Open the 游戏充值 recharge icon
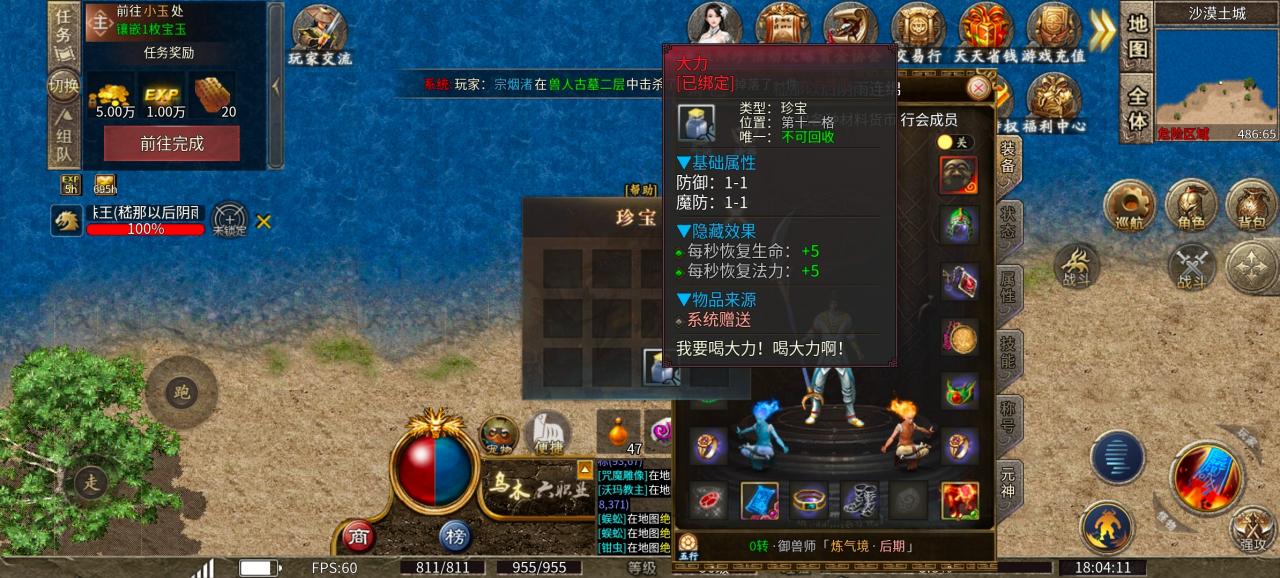Viewport: 1280px width, 578px height. pyautogui.click(x=1053, y=33)
